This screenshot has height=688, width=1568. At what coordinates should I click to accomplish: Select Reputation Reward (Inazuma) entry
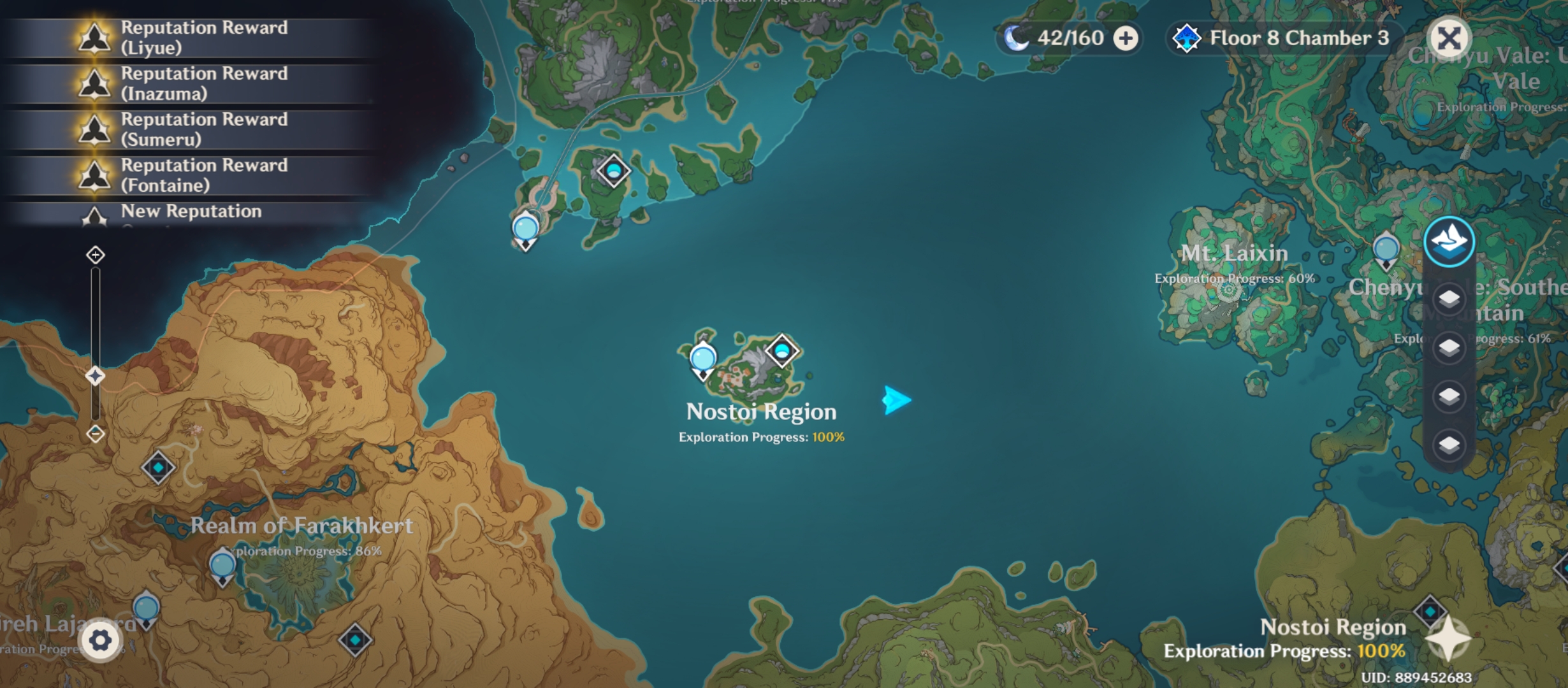click(191, 83)
